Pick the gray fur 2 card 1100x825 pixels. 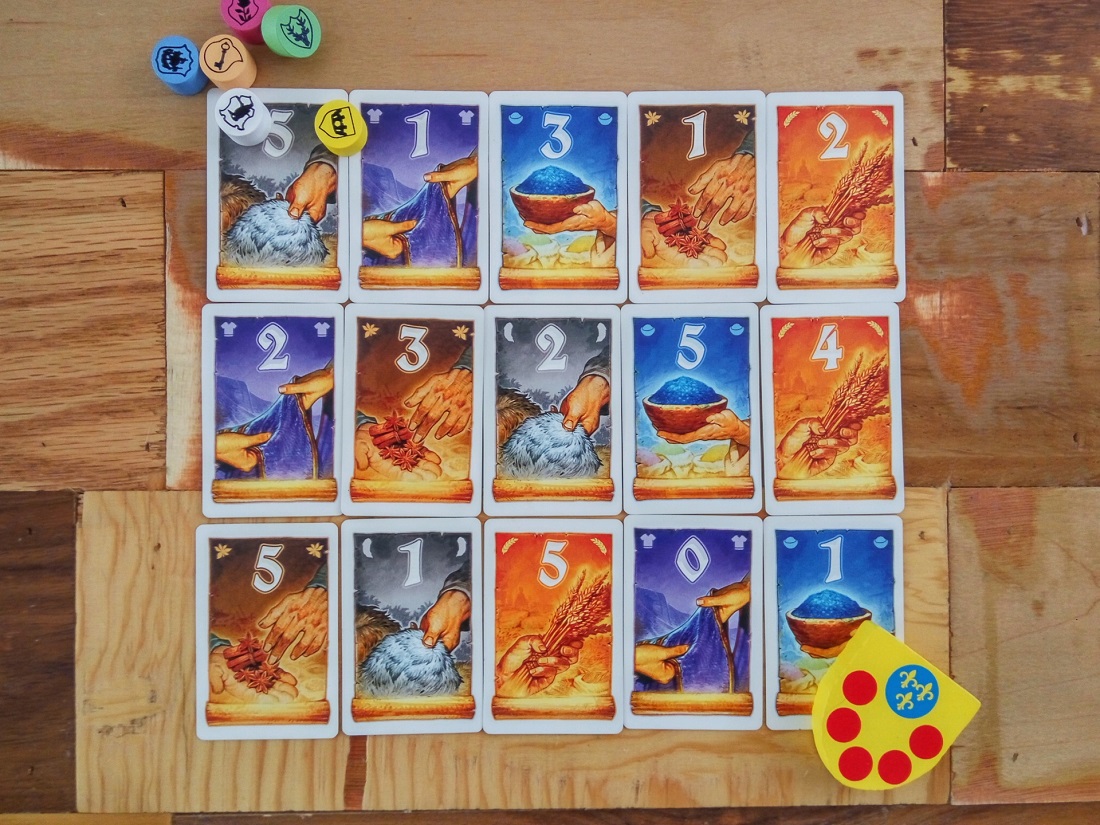(552, 408)
